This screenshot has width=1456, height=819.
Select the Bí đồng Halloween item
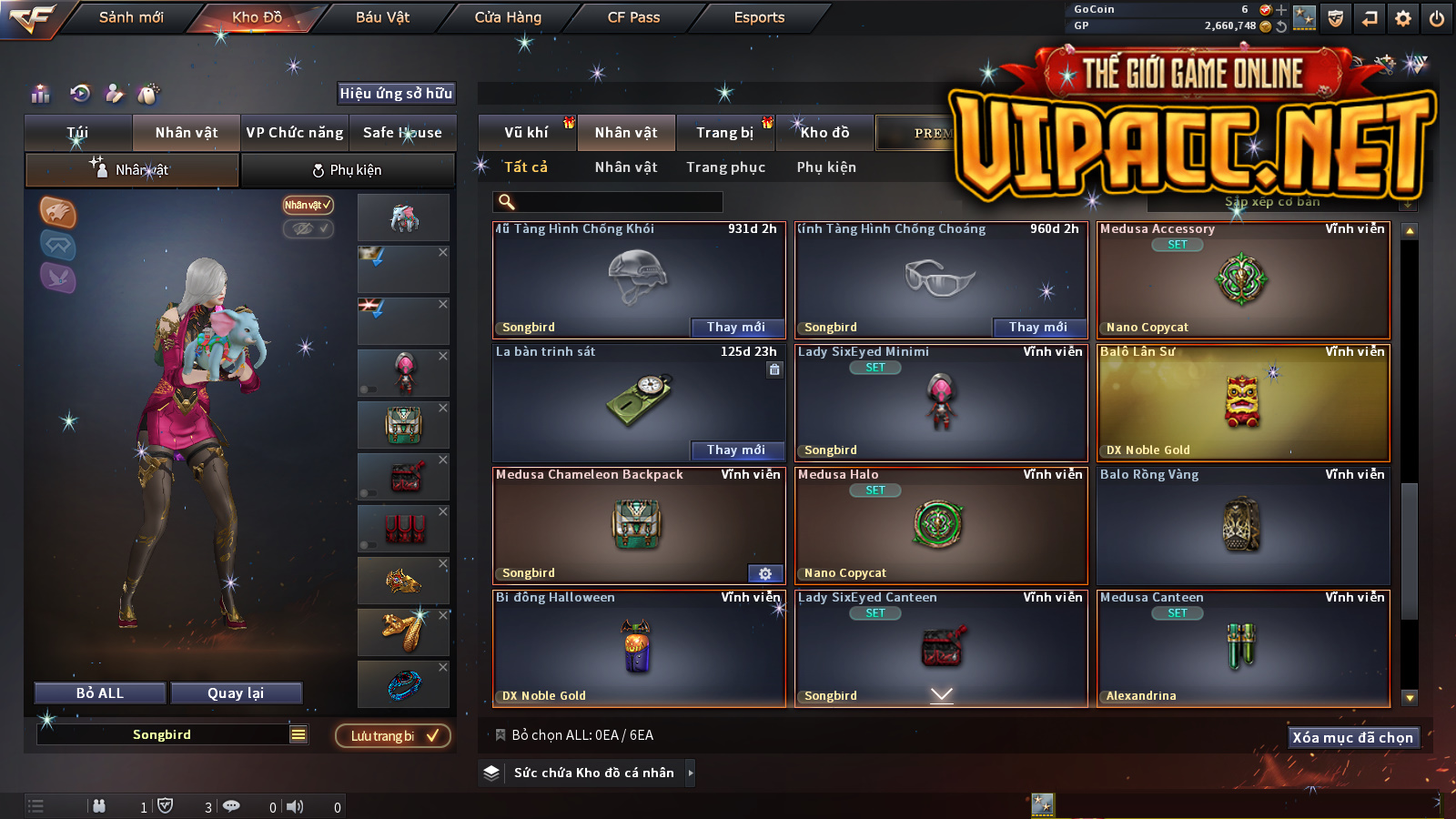coord(639,648)
